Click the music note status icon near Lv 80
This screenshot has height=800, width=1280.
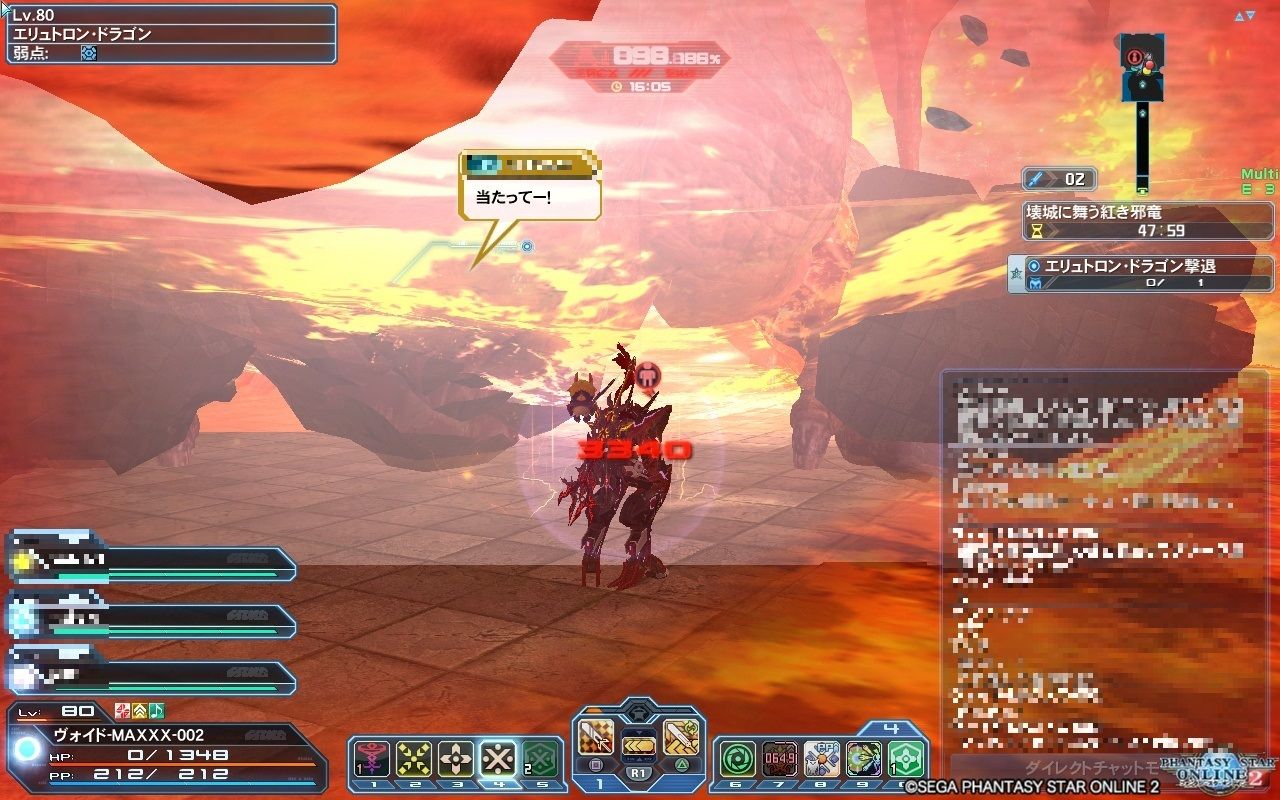tap(156, 710)
